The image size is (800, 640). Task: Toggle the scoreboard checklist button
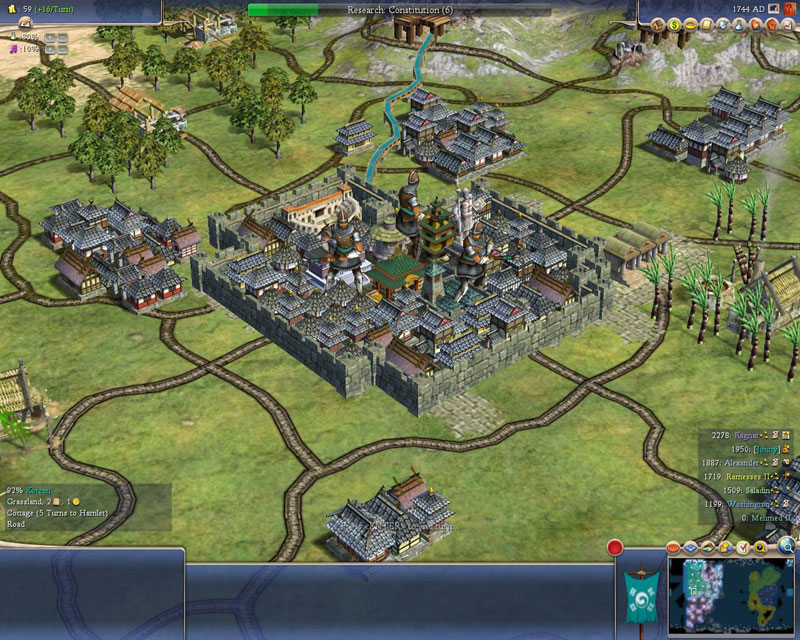(743, 548)
